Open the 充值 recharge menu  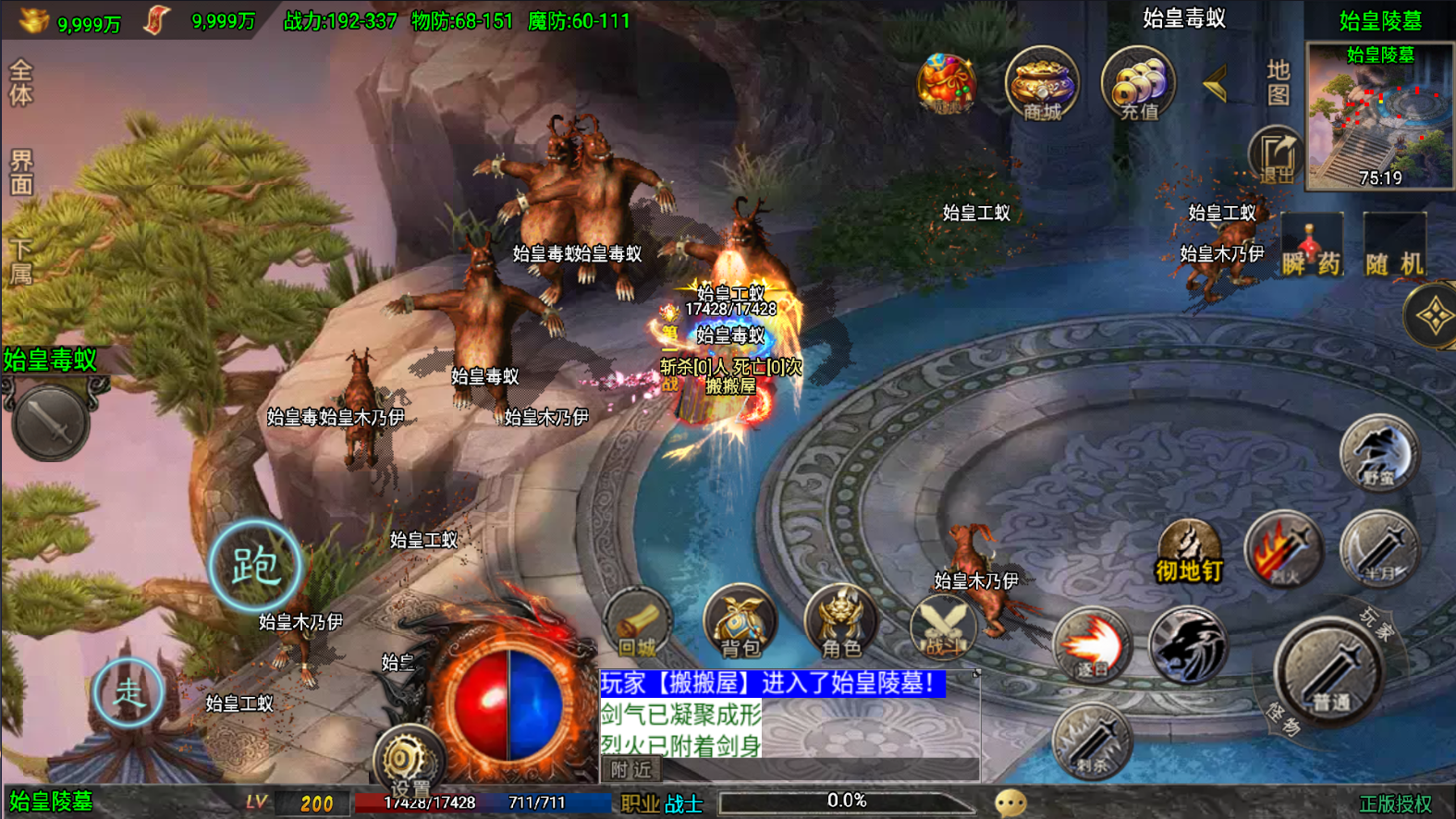pos(1138,85)
